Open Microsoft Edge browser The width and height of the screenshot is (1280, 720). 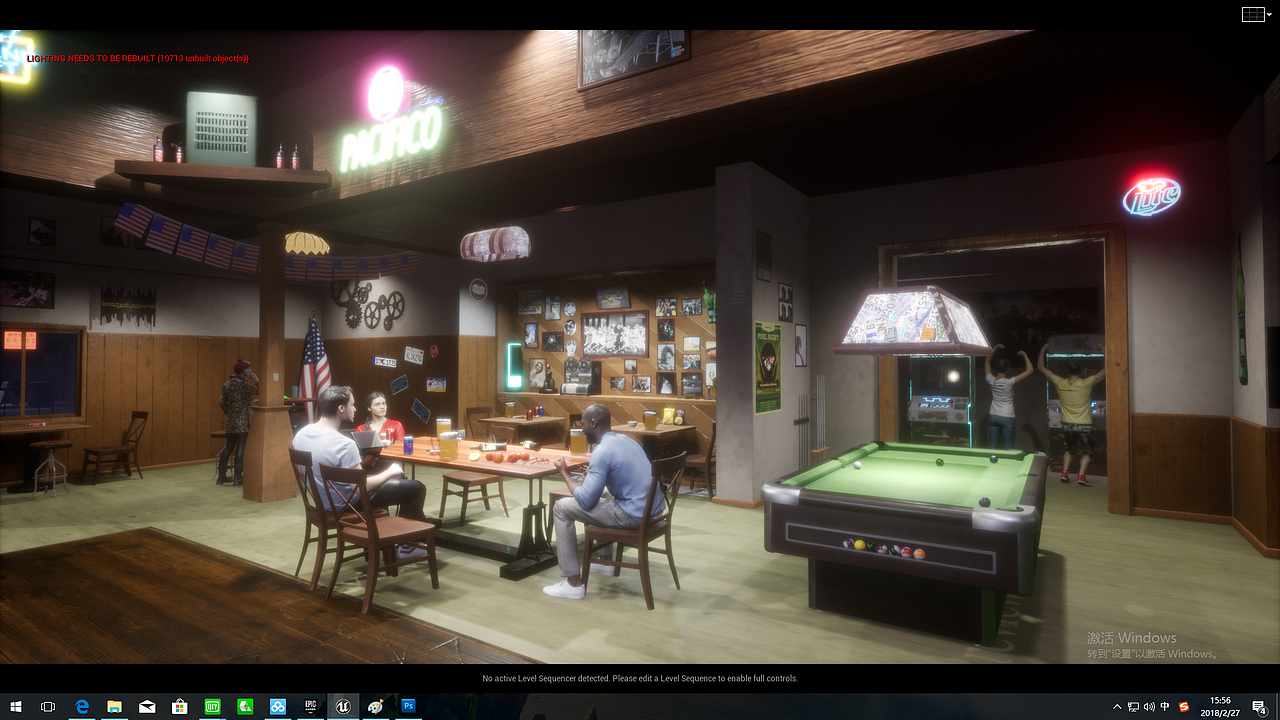tap(82, 706)
